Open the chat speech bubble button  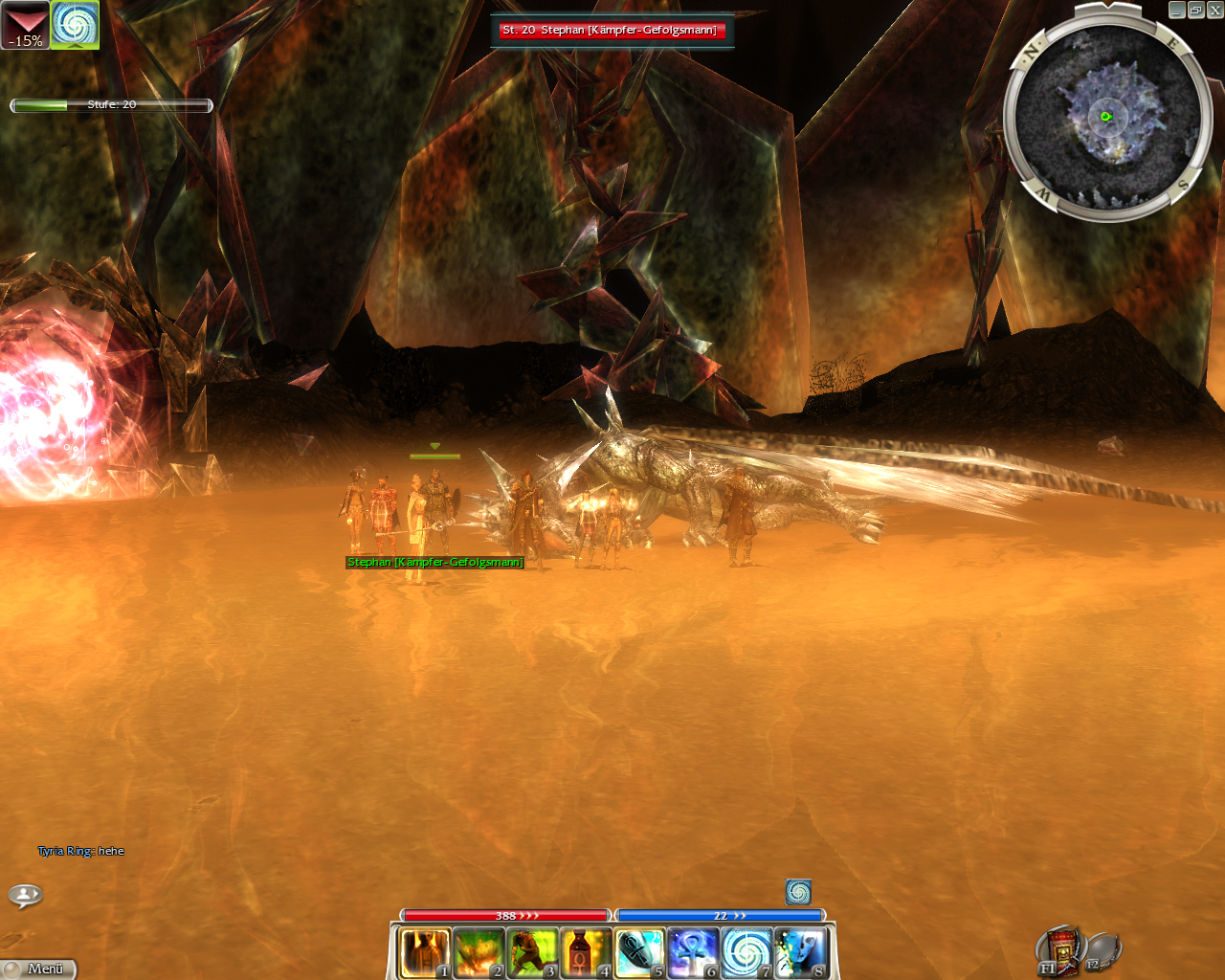25,895
